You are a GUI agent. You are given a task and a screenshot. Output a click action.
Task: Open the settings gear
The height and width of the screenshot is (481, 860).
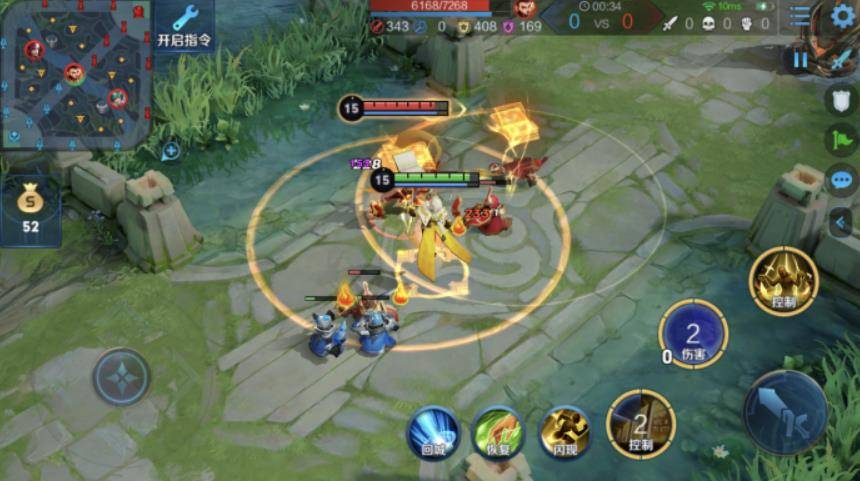coord(842,16)
